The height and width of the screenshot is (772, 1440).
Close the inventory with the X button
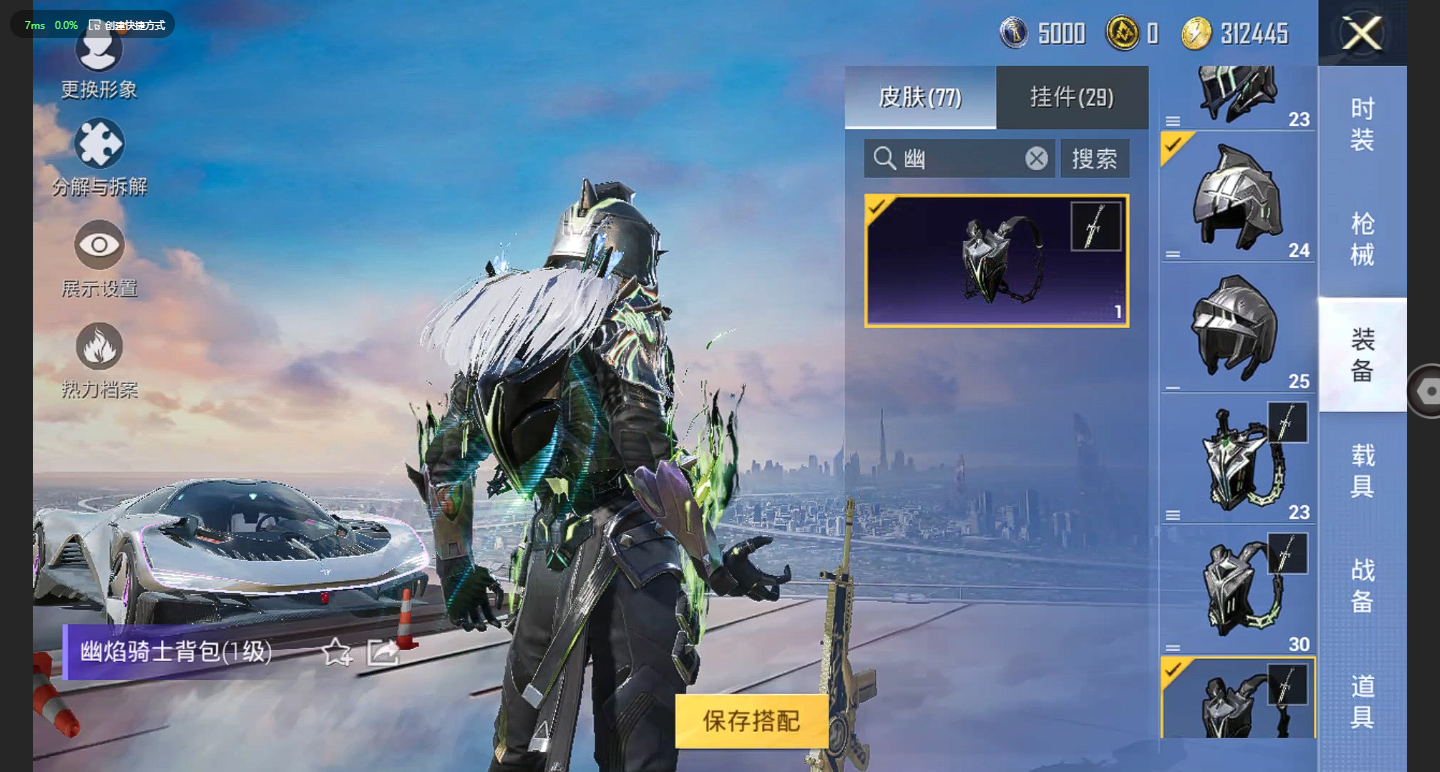point(1362,34)
